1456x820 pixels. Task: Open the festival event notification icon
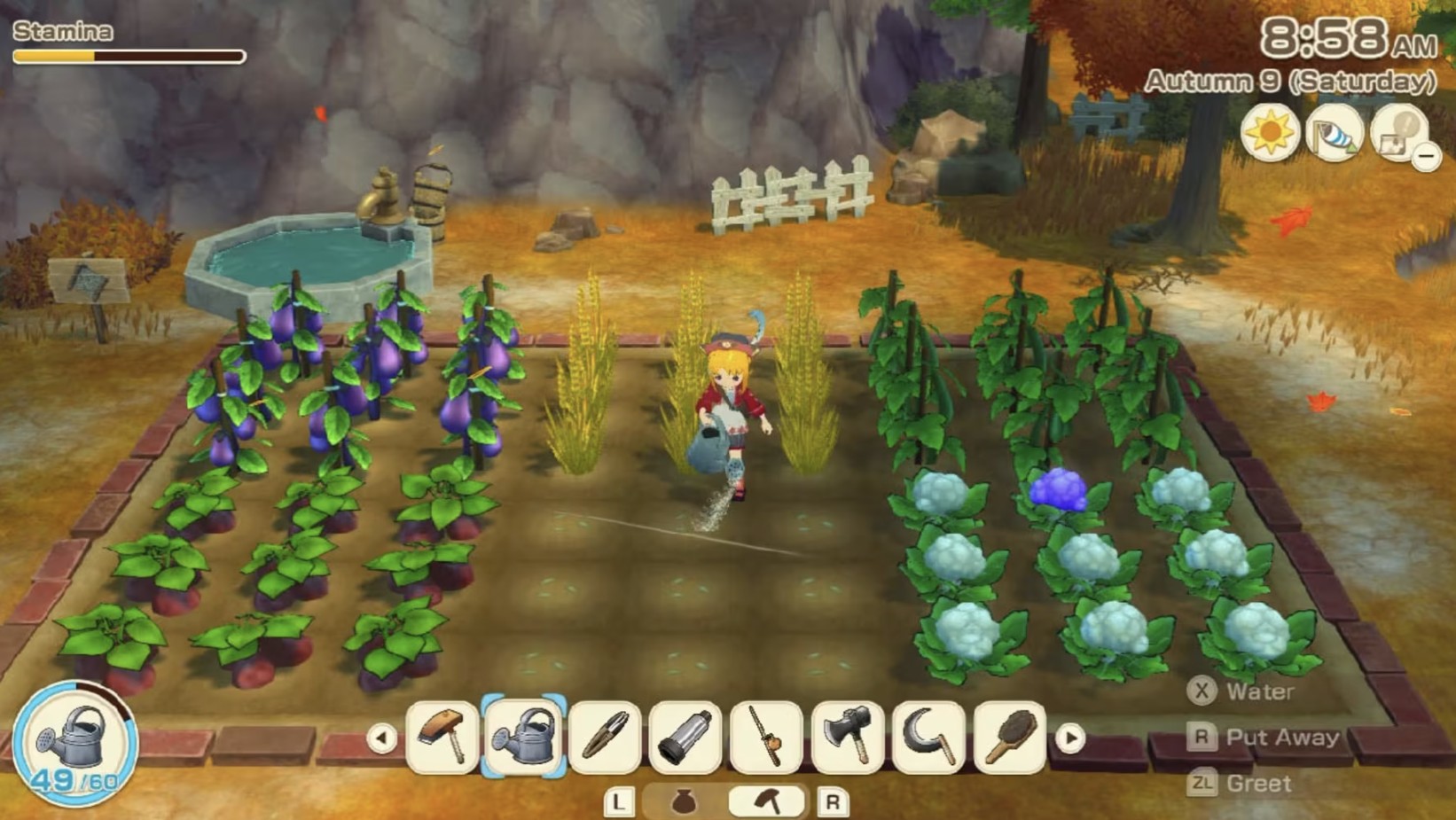1335,131
